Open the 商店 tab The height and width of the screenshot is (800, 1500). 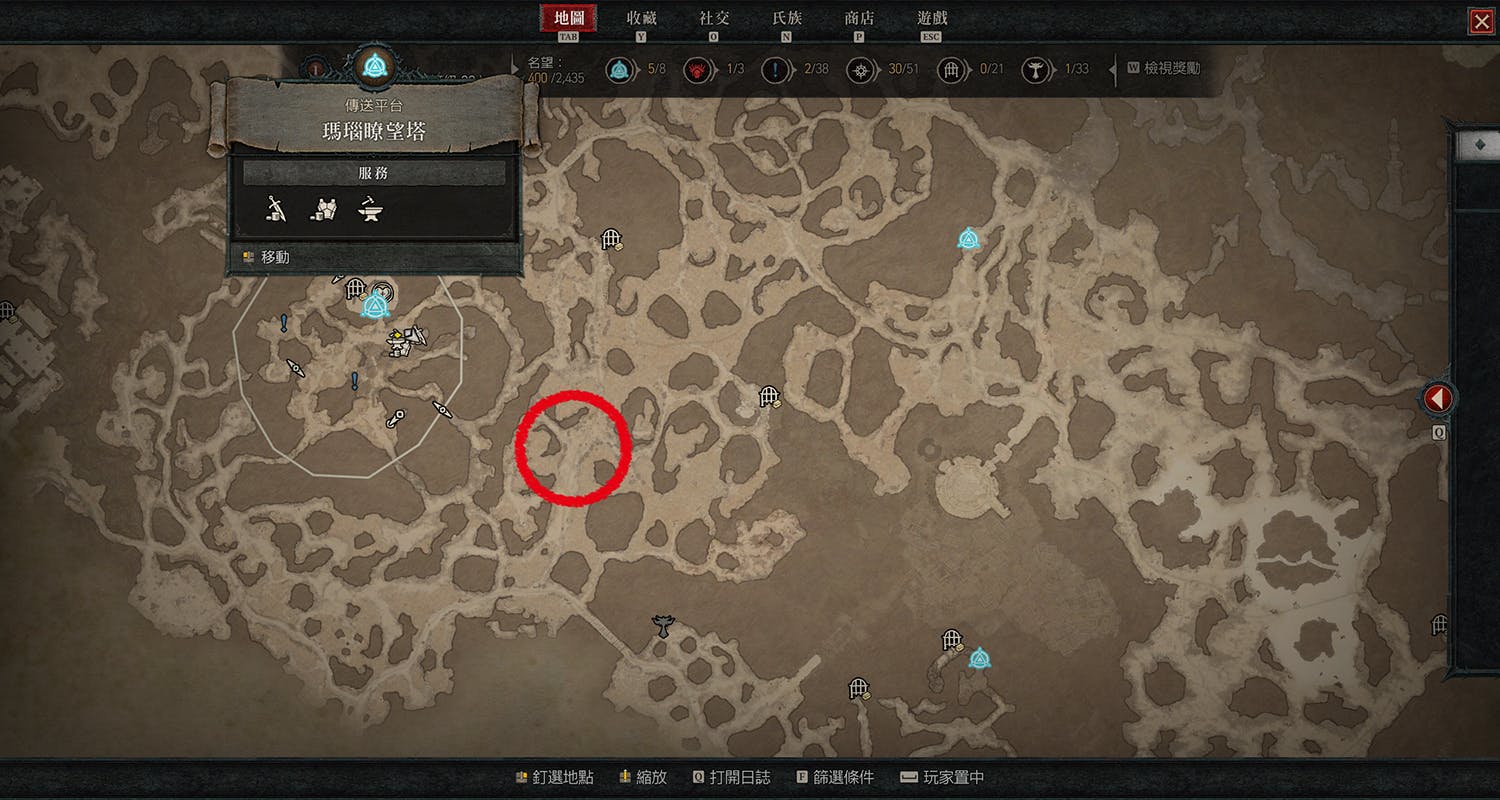pos(859,18)
